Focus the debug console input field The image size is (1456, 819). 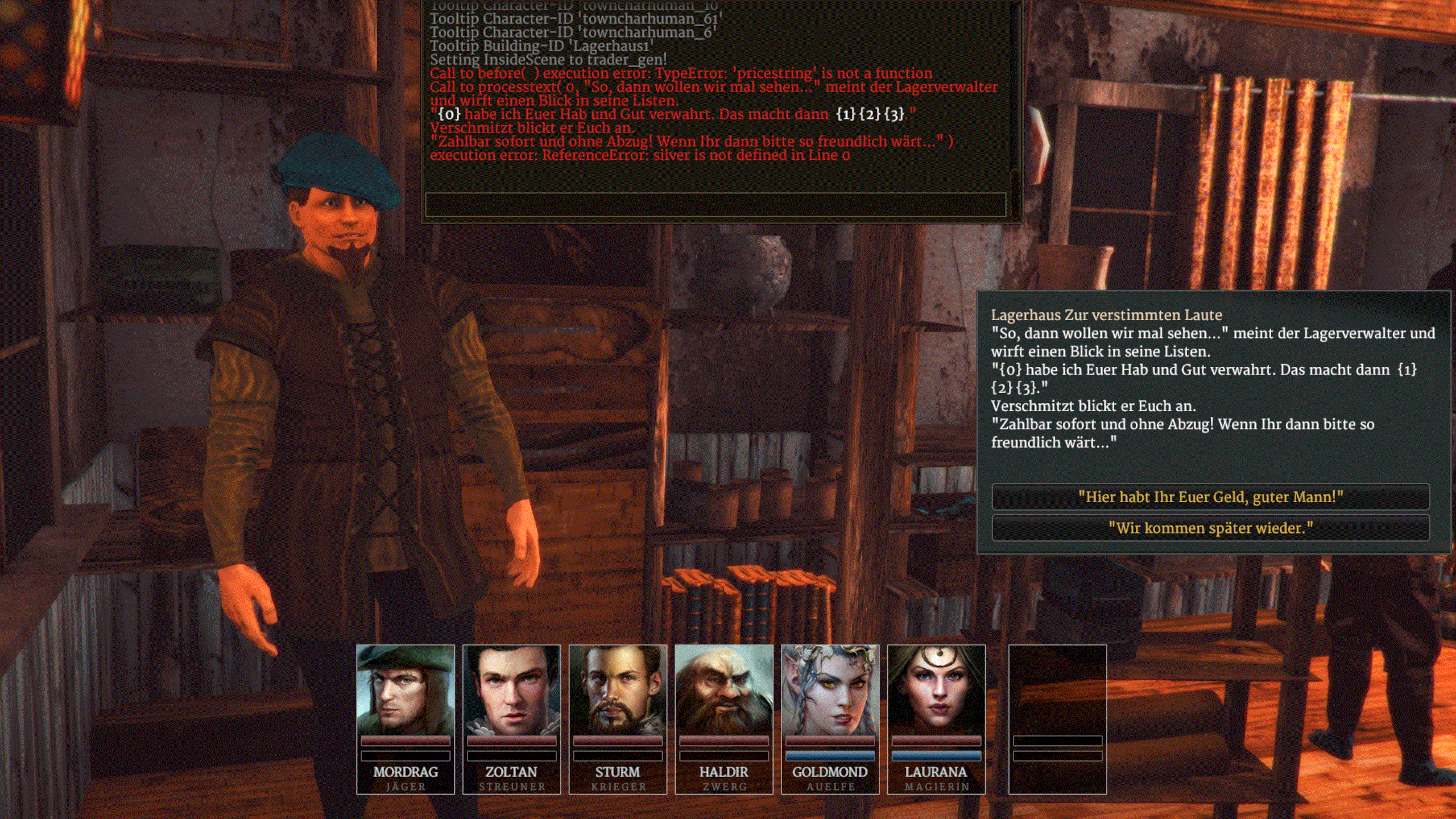pyautogui.click(x=715, y=204)
